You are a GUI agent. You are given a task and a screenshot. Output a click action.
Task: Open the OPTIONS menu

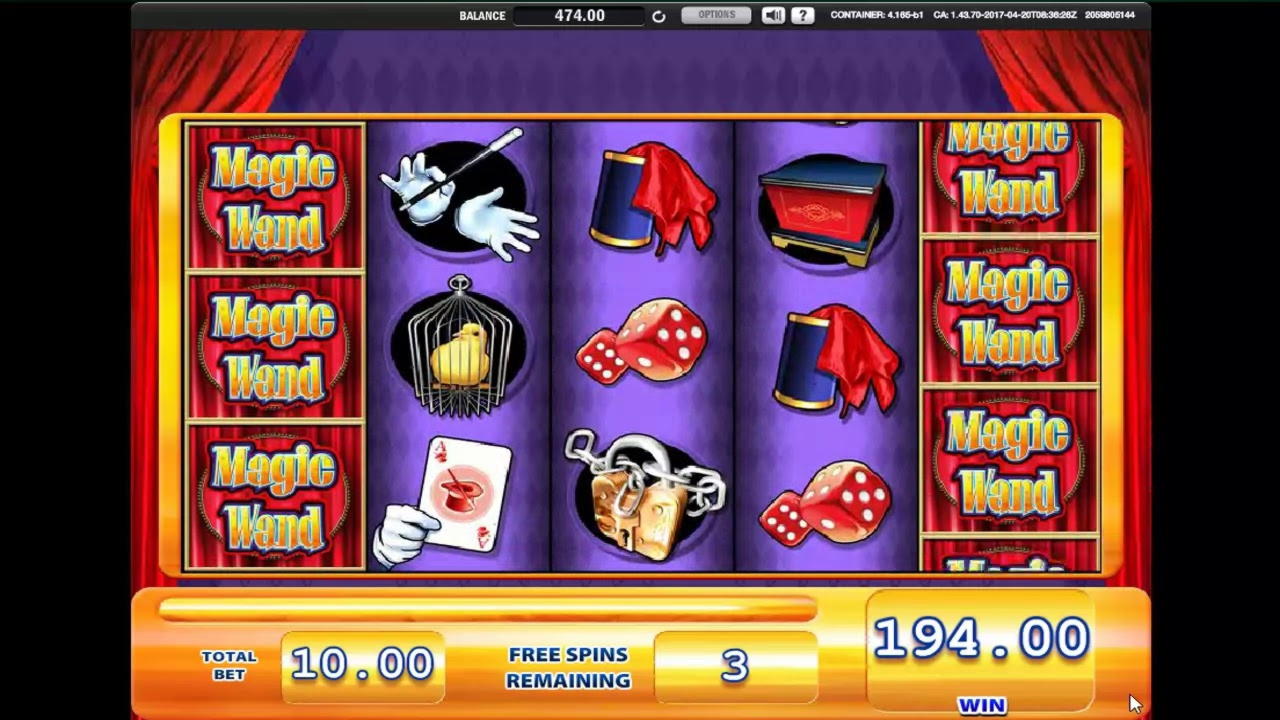coord(716,15)
